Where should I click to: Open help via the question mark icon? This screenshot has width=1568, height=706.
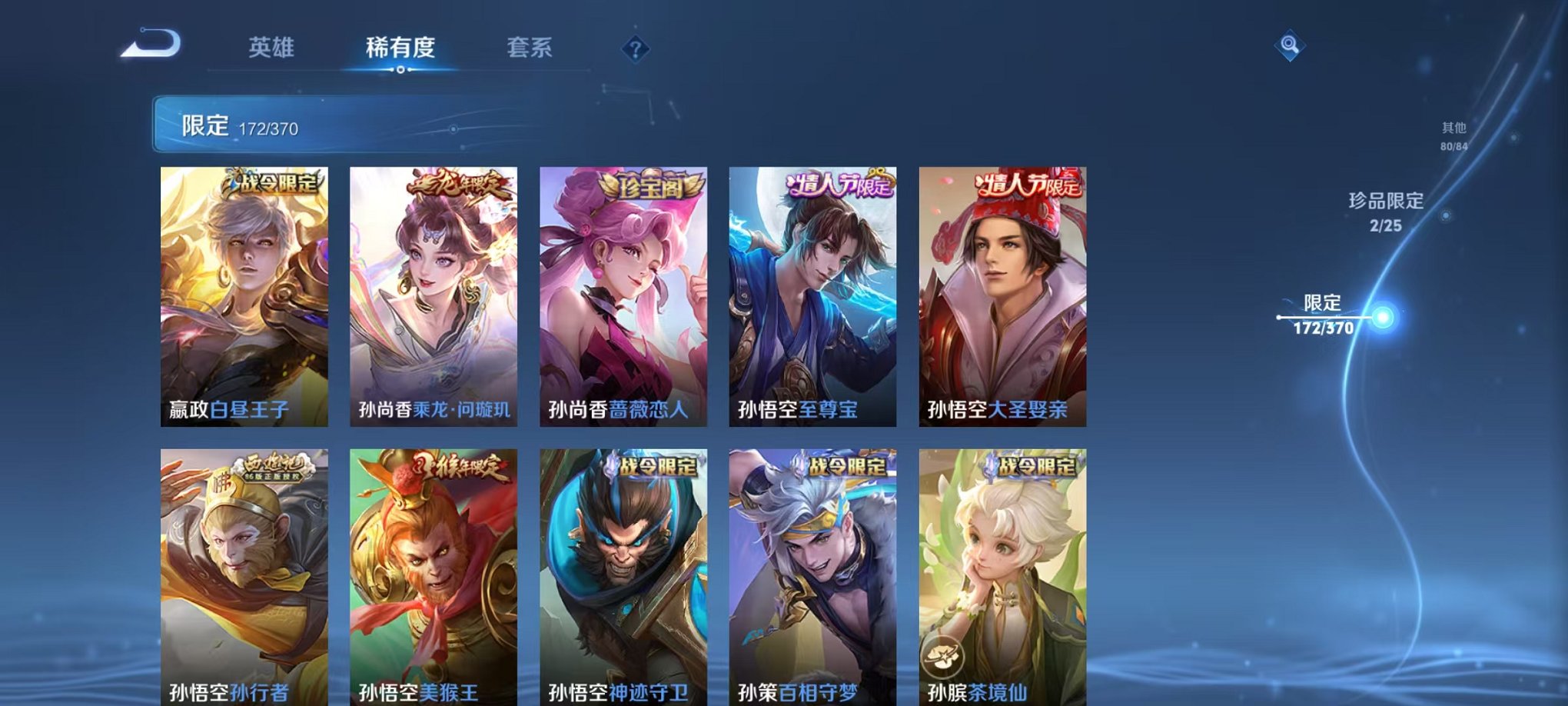tap(635, 49)
